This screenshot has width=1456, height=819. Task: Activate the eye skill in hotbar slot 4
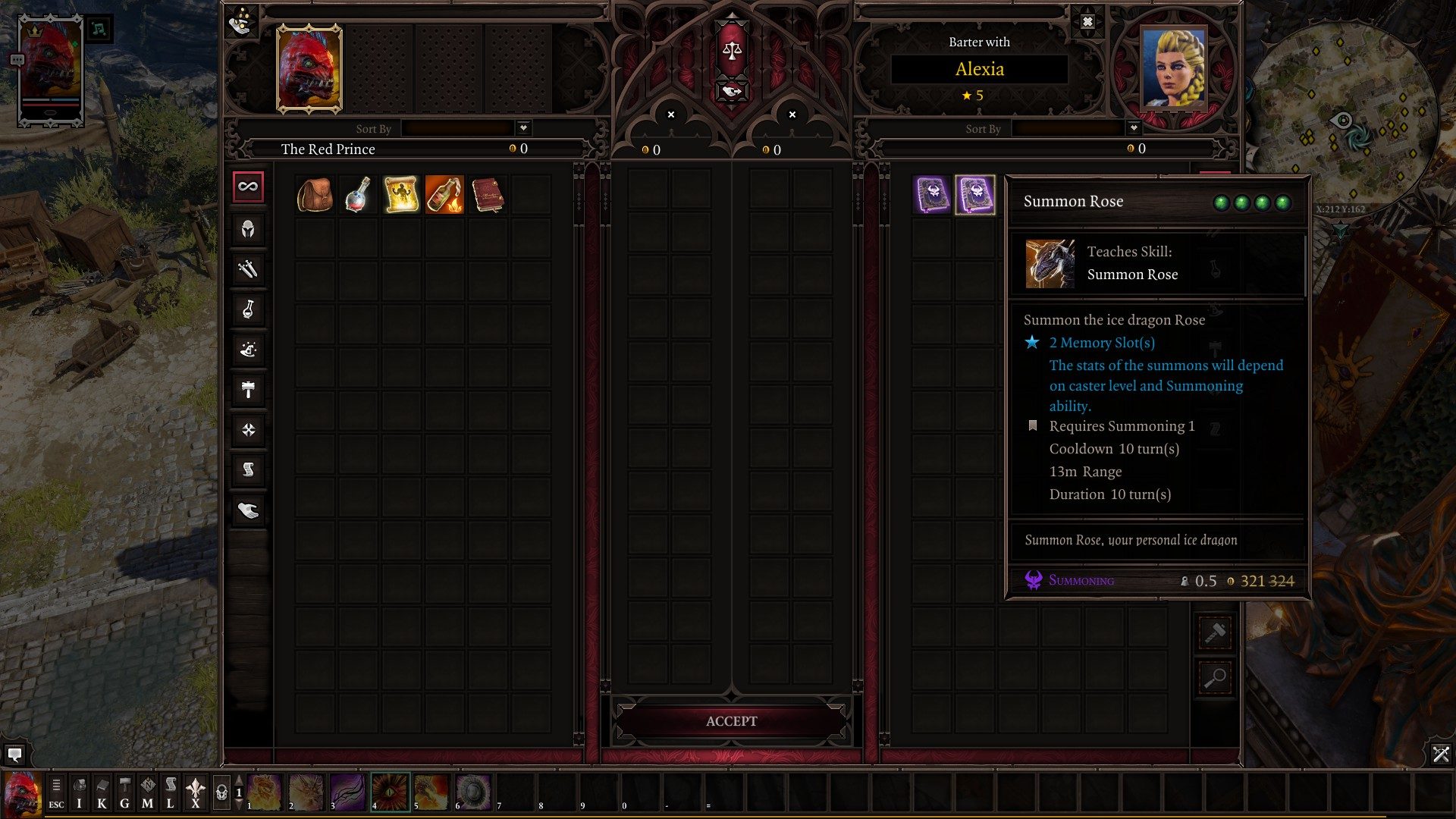click(391, 792)
